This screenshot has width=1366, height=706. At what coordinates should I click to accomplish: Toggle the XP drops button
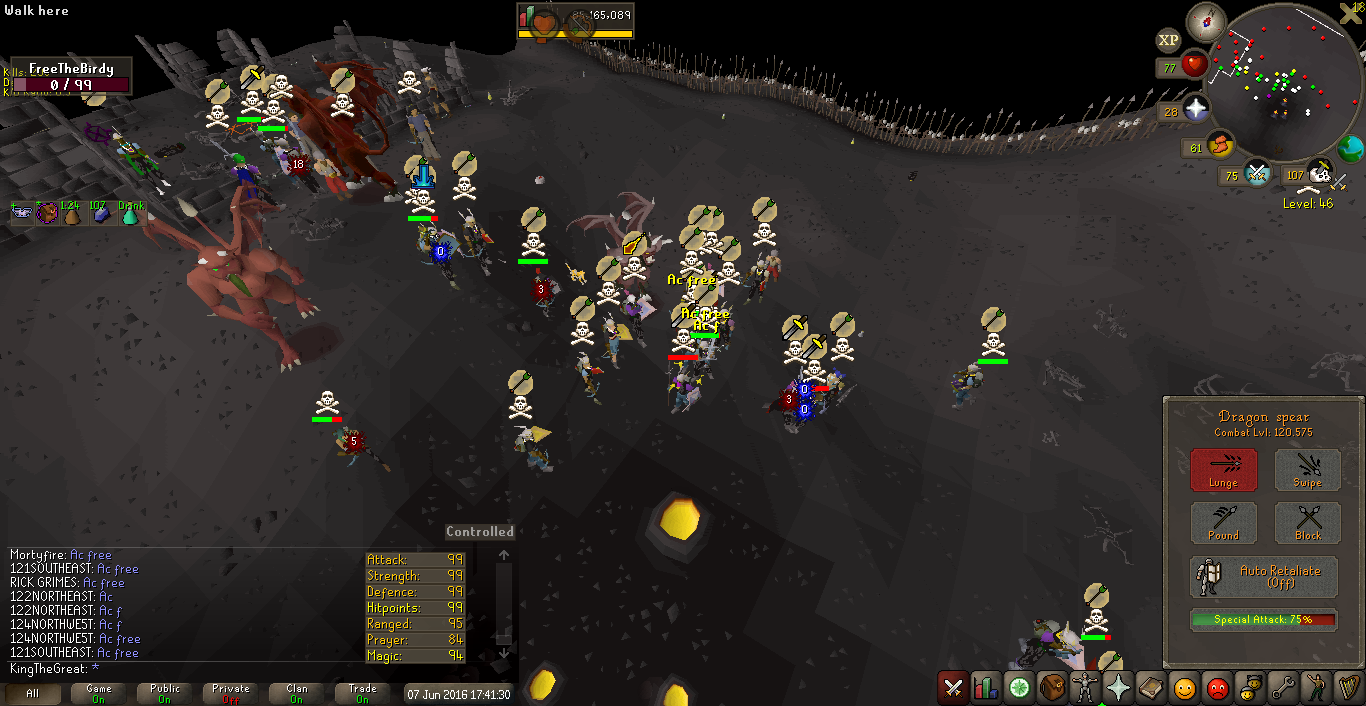click(1168, 40)
